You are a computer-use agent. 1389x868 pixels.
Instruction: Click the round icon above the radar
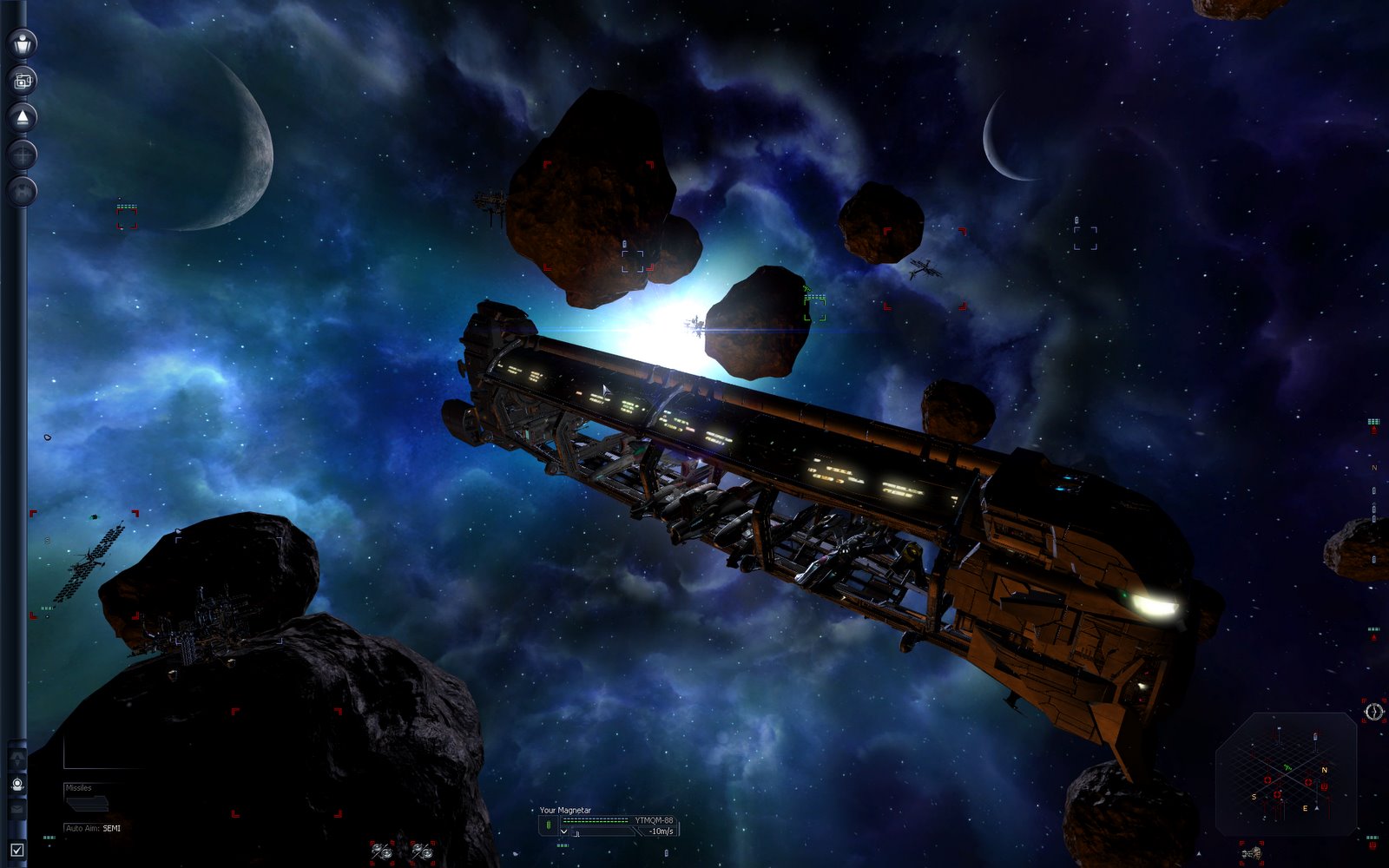[1373, 713]
